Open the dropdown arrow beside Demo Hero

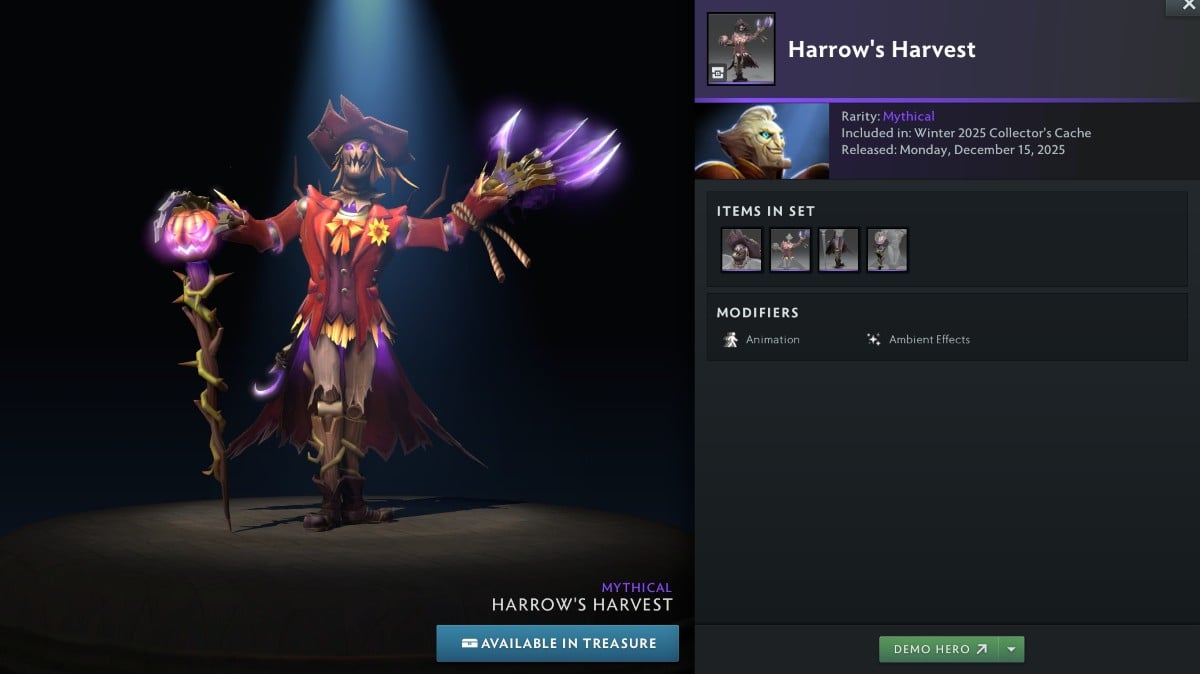point(1012,649)
